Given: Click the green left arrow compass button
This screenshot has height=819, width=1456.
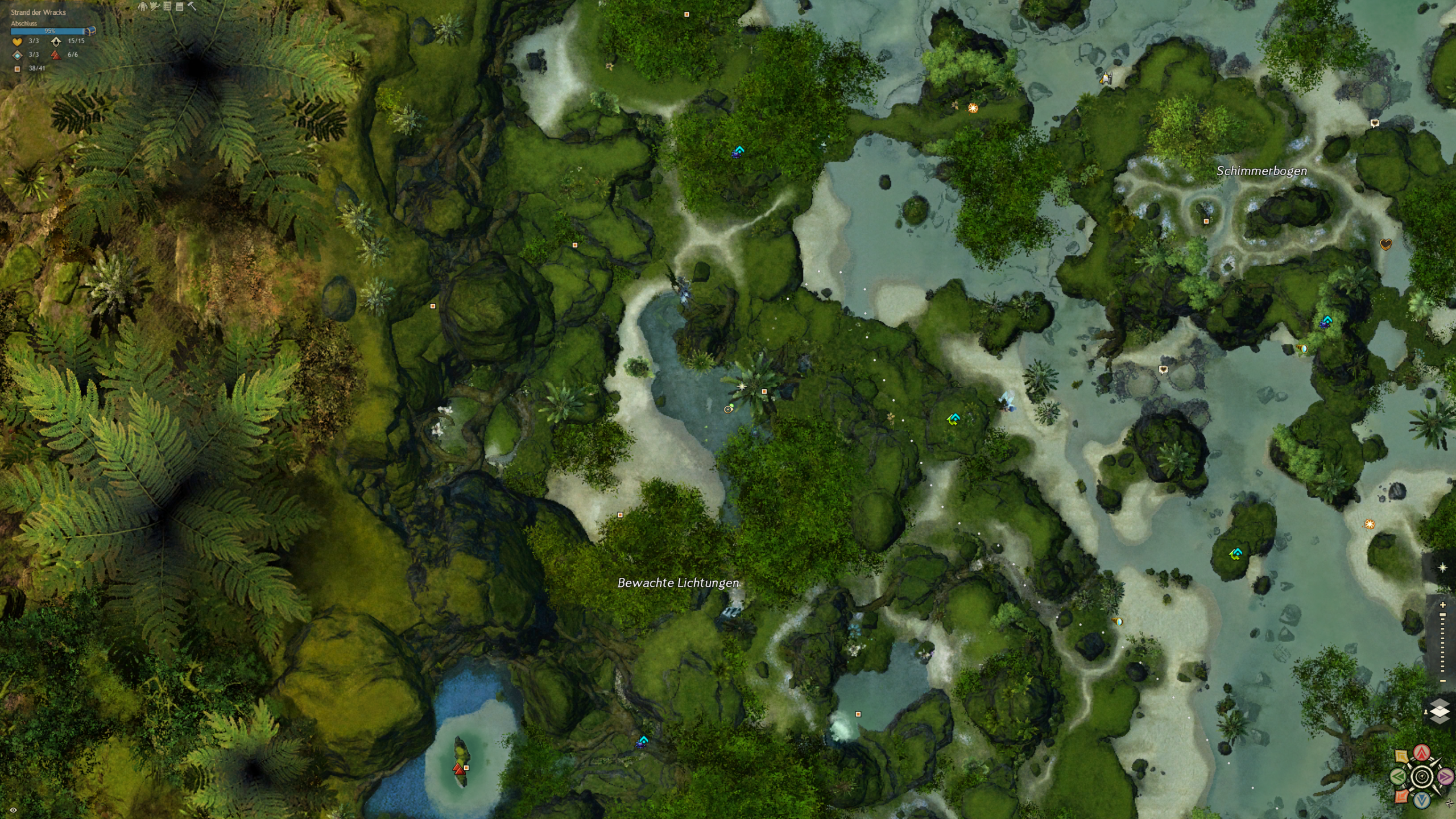Looking at the screenshot, I should click(1399, 776).
